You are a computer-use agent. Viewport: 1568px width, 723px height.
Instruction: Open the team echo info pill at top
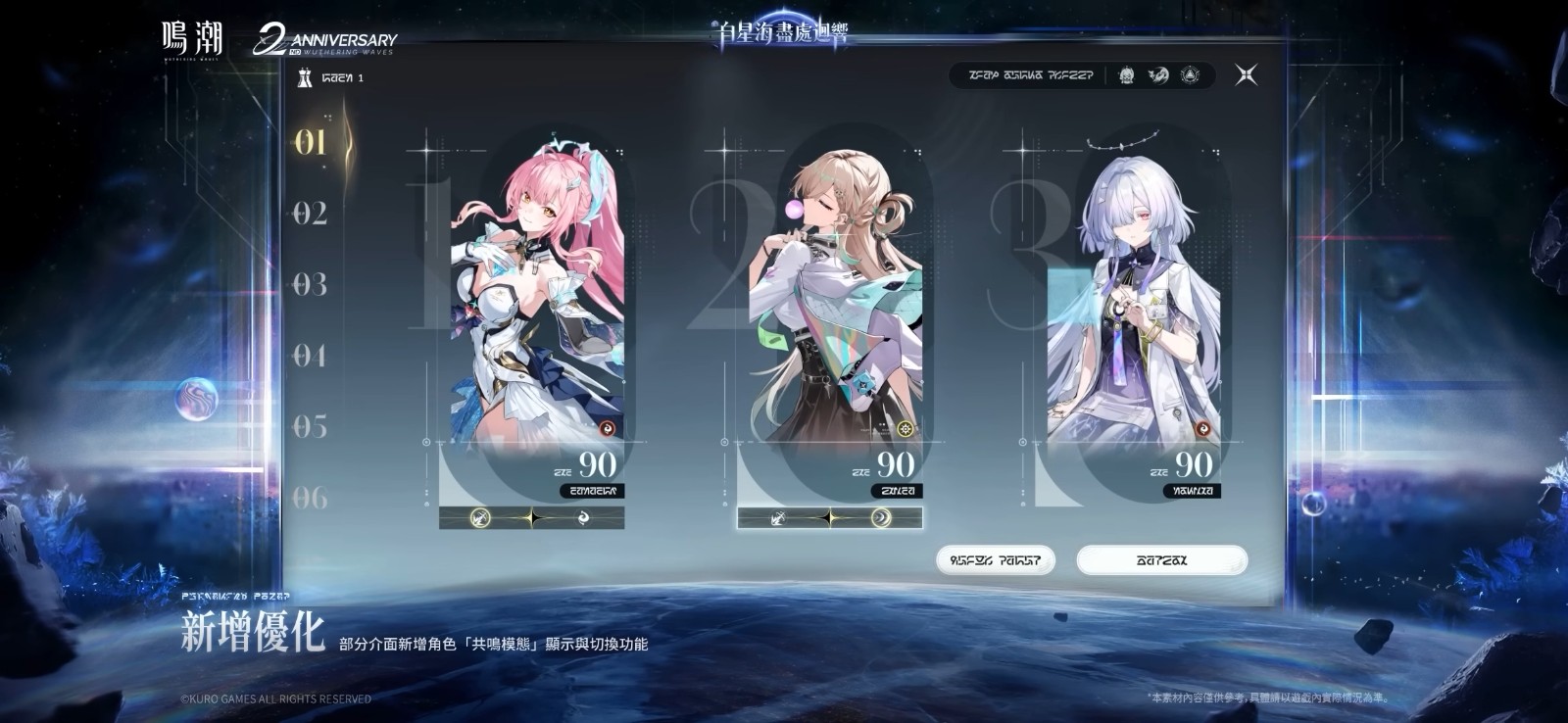pos(1082,75)
